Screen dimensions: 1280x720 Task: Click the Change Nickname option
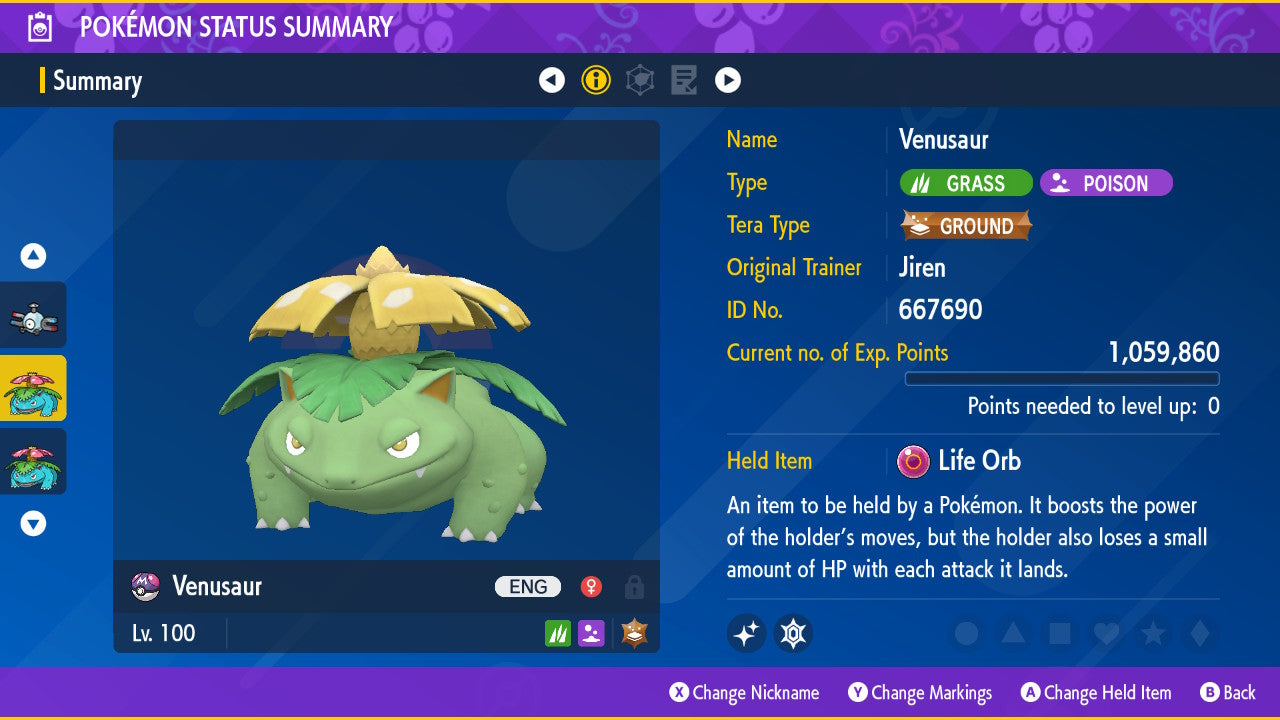(745, 693)
